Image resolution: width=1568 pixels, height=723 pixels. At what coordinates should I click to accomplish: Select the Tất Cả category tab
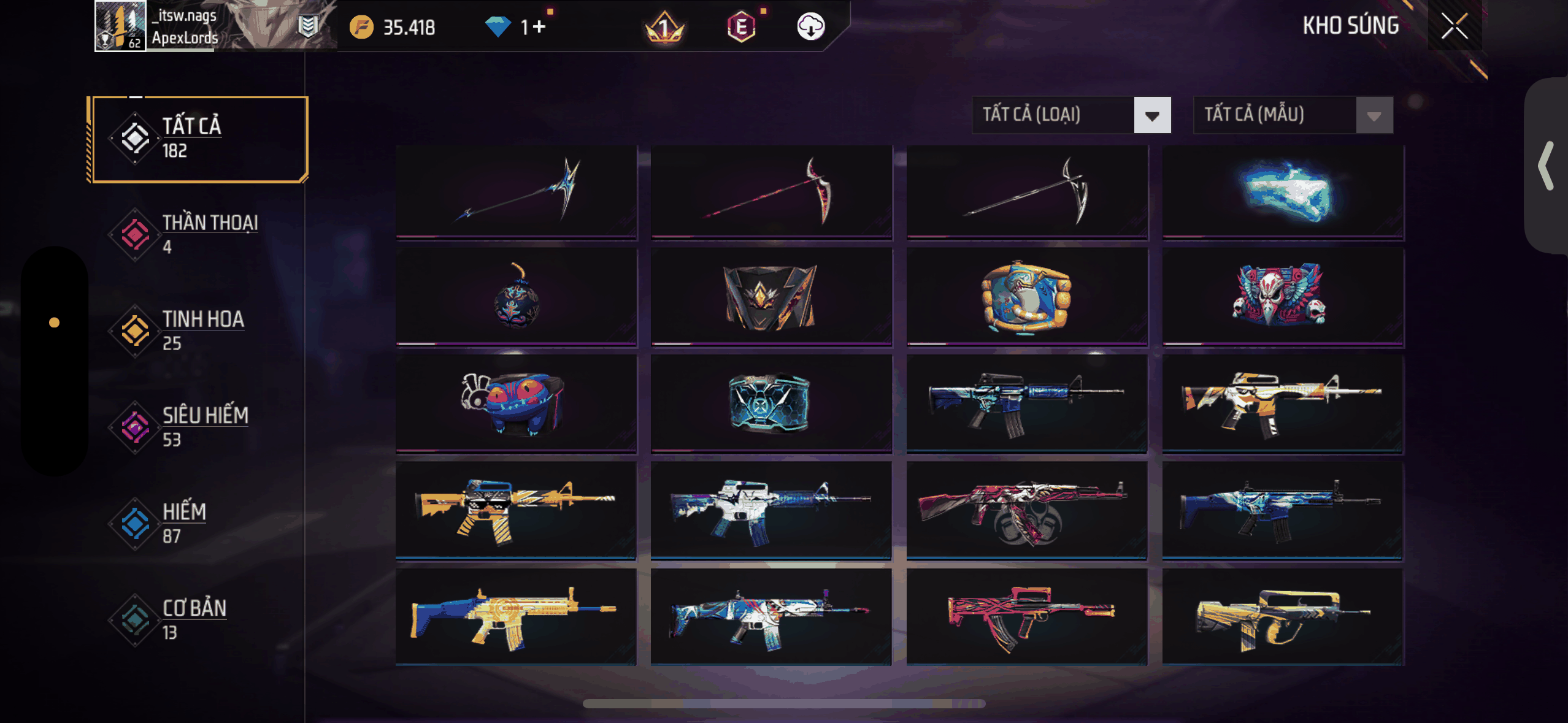click(x=198, y=139)
